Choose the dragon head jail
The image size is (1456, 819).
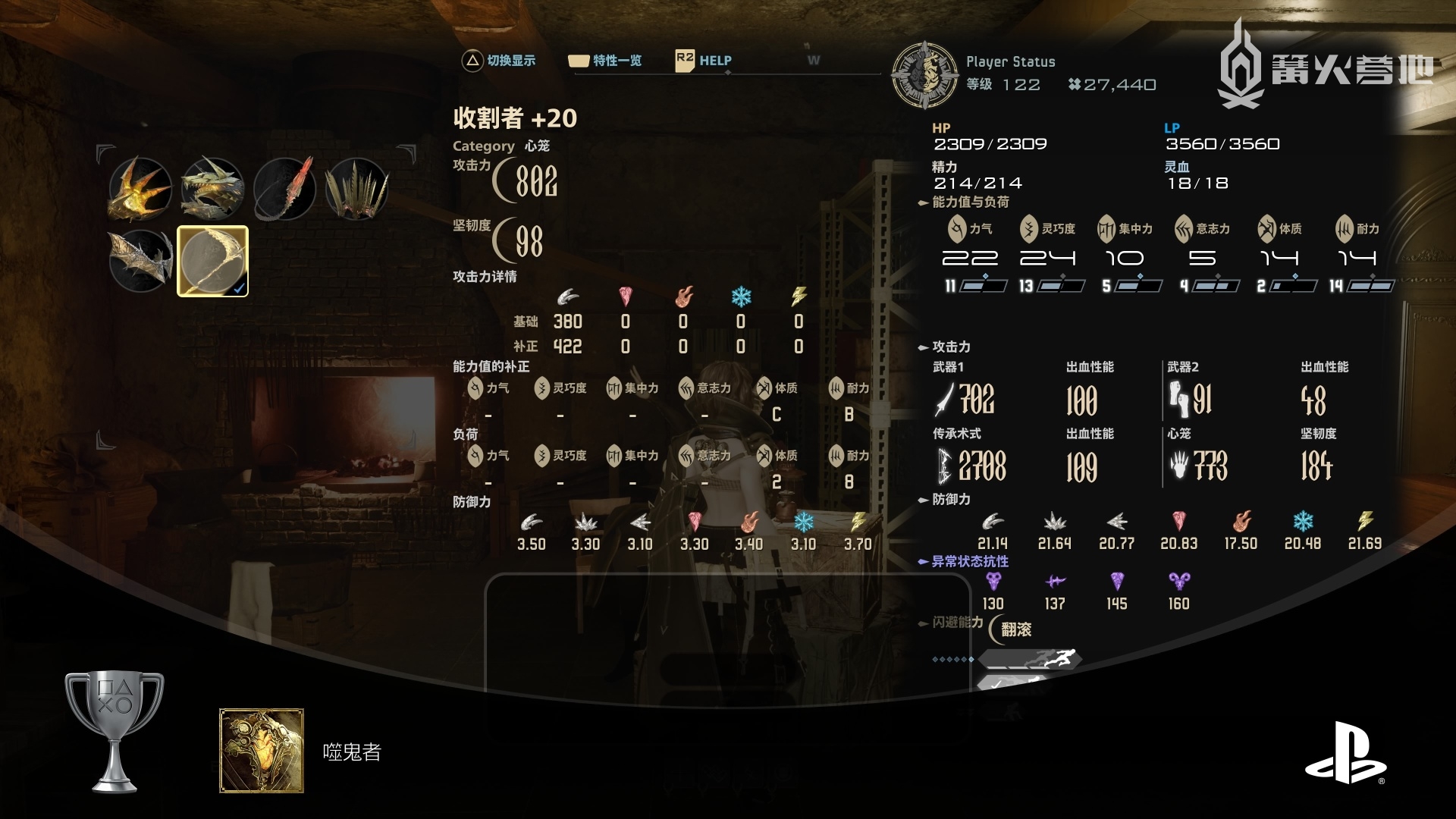212,189
